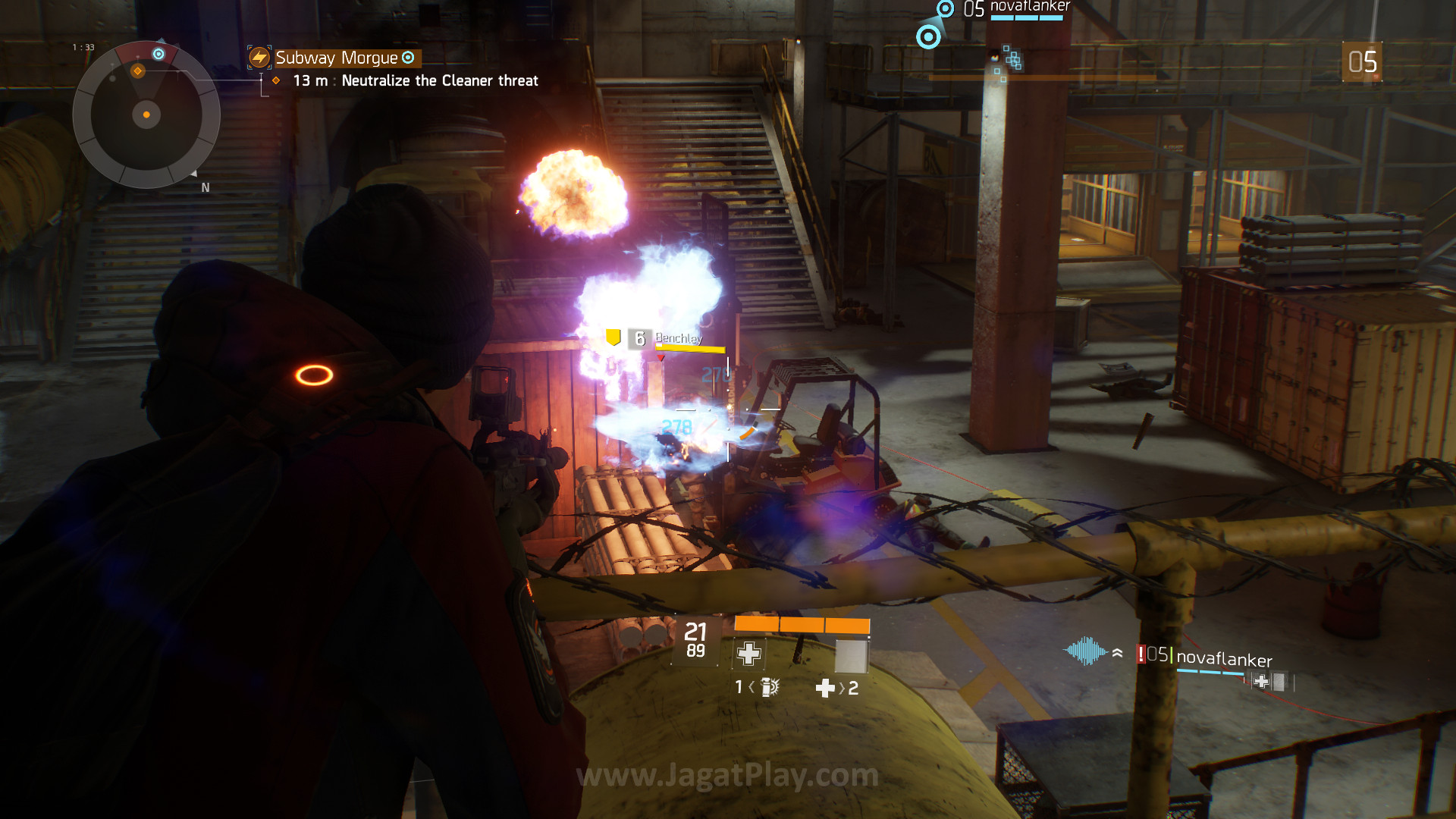The height and width of the screenshot is (819, 1456).
Task: Click the teammate marker on the minimap
Action: pos(158,54)
